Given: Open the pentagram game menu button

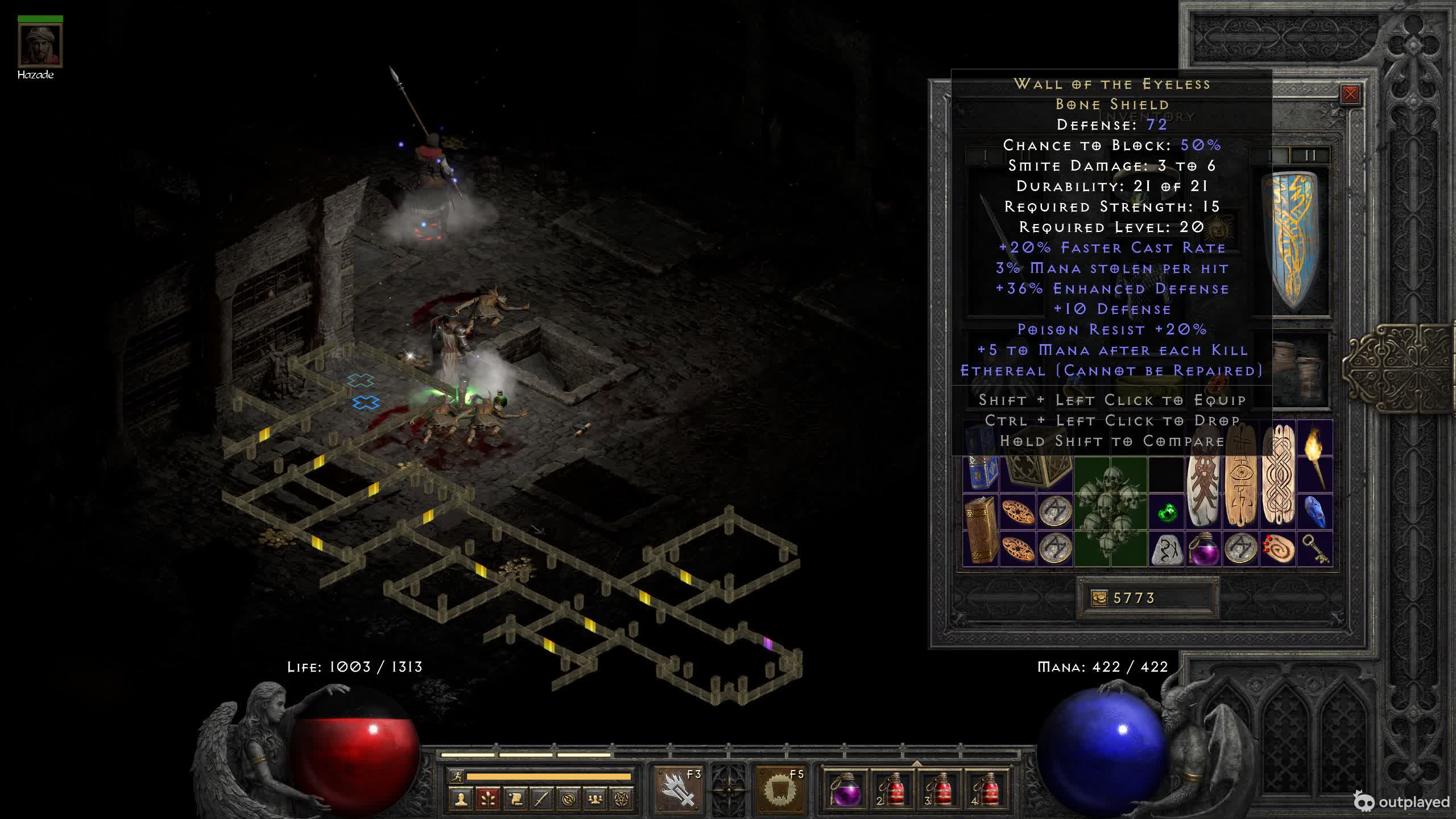Looking at the screenshot, I should 622,799.
